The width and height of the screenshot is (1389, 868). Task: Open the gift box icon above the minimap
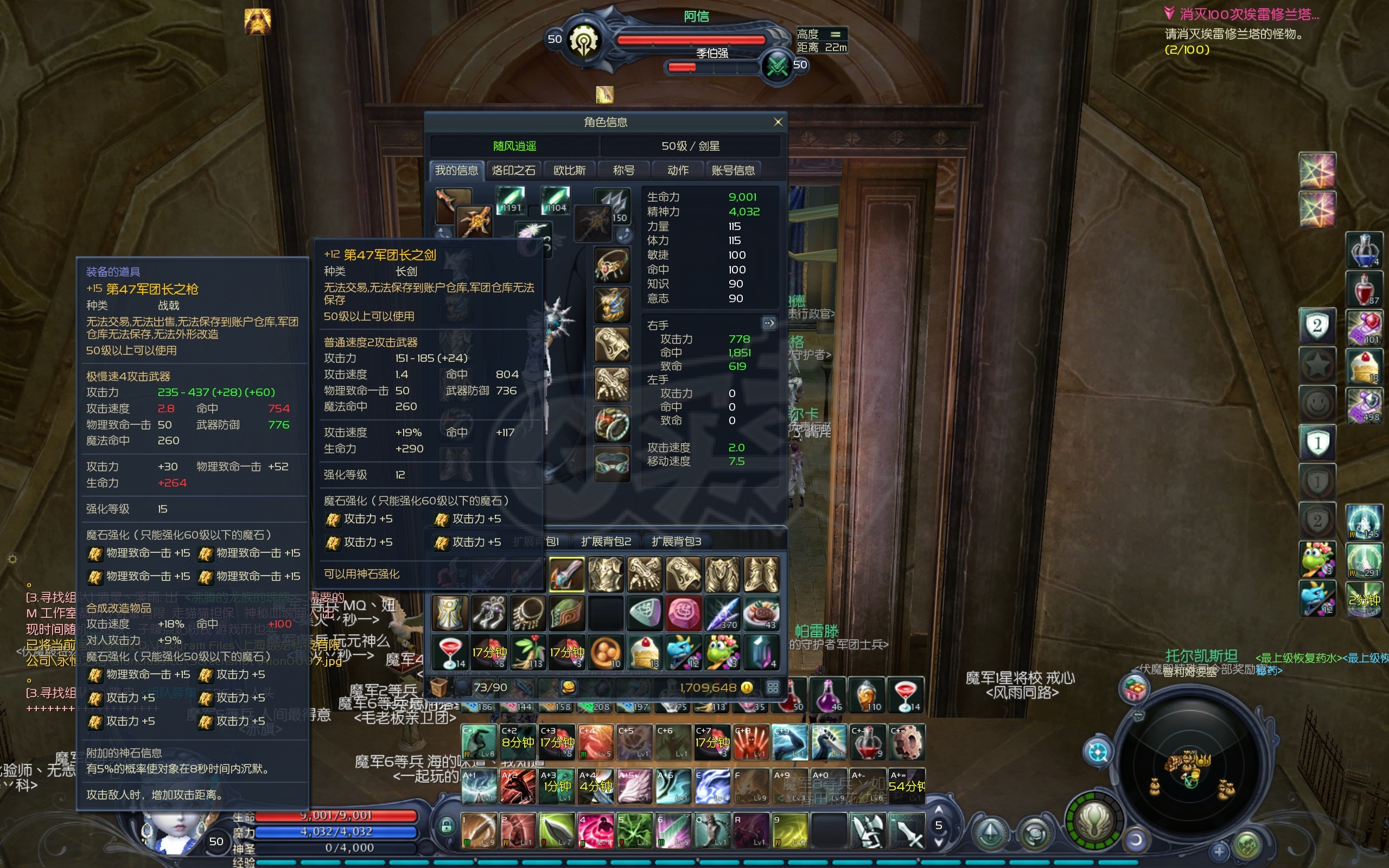[1135, 688]
